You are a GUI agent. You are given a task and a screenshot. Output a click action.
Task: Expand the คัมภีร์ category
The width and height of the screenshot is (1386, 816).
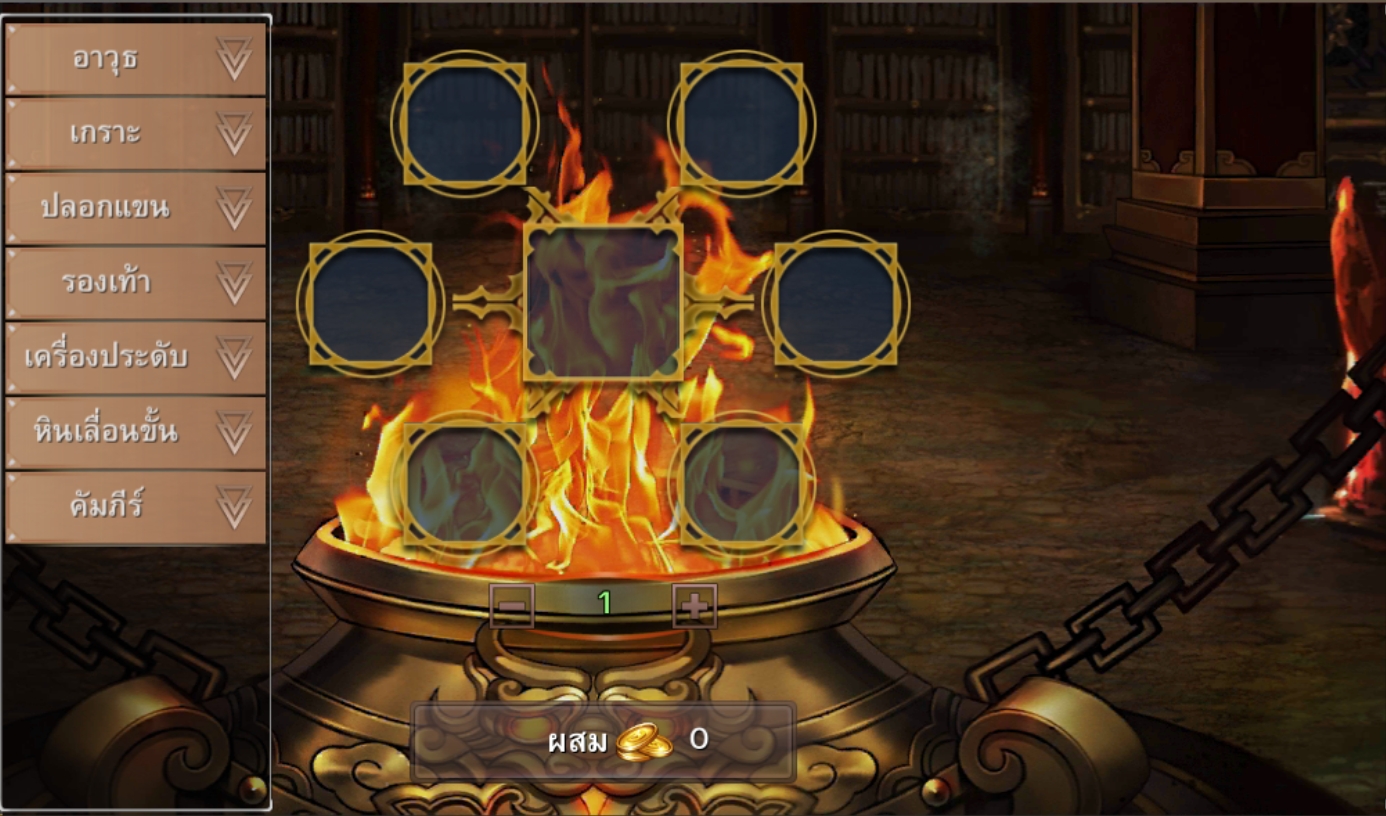click(136, 507)
